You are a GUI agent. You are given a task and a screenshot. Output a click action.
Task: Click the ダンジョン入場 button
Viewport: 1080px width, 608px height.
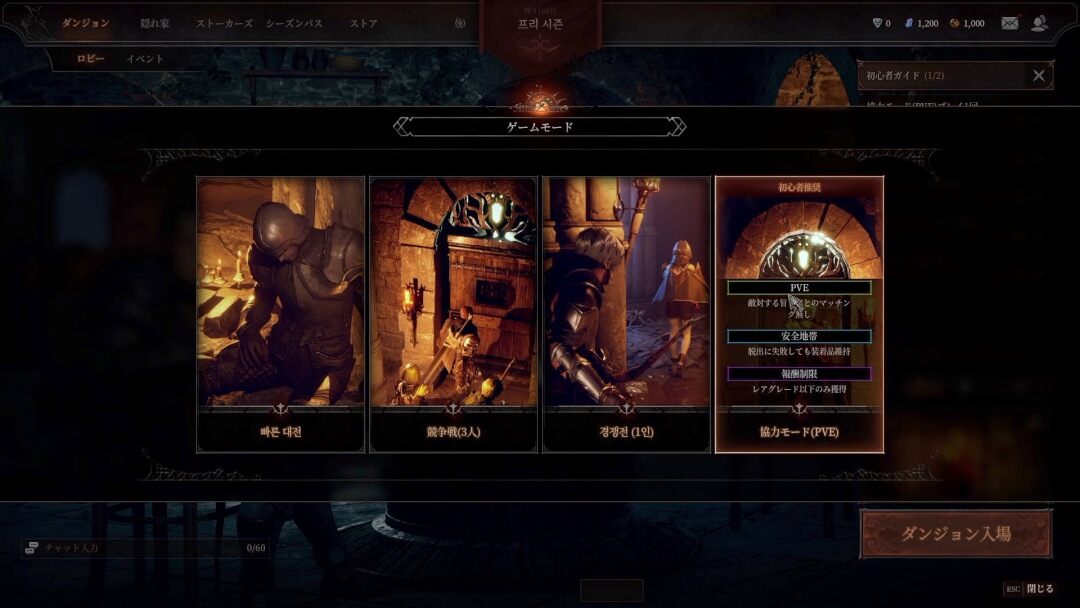click(x=956, y=534)
